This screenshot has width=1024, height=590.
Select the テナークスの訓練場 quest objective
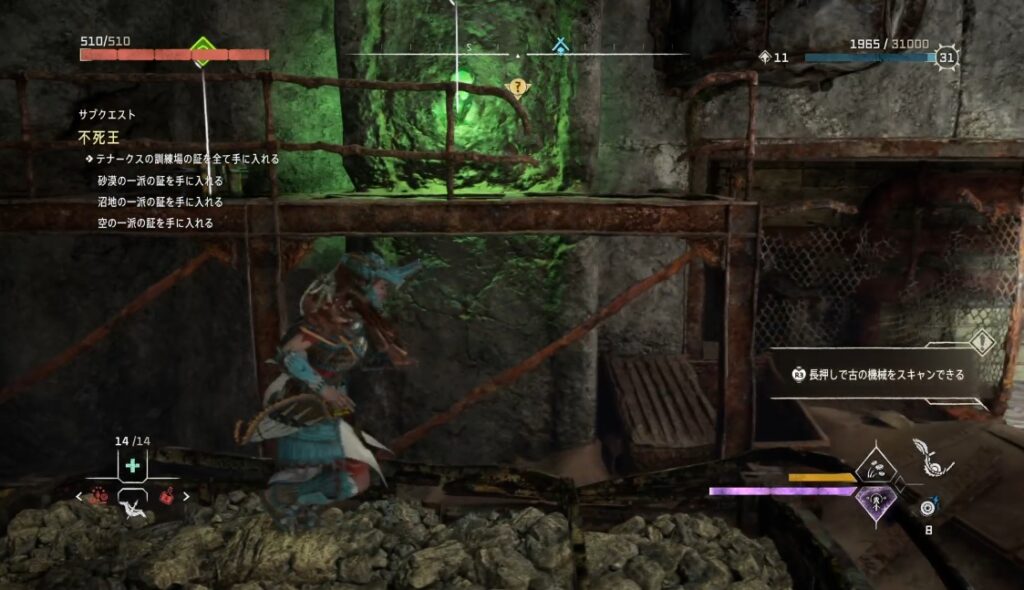click(x=187, y=158)
